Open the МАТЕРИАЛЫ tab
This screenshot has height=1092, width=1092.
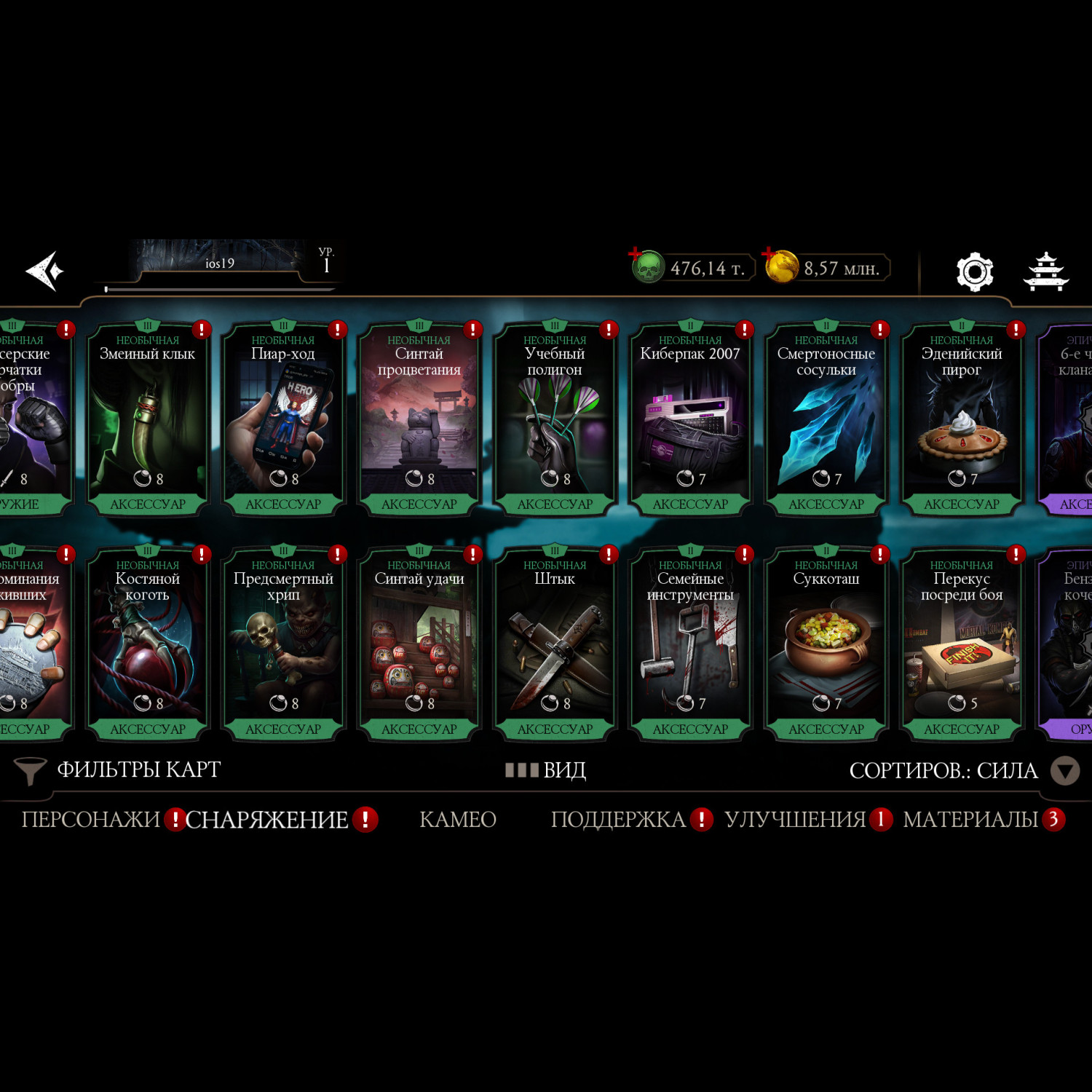(970, 820)
